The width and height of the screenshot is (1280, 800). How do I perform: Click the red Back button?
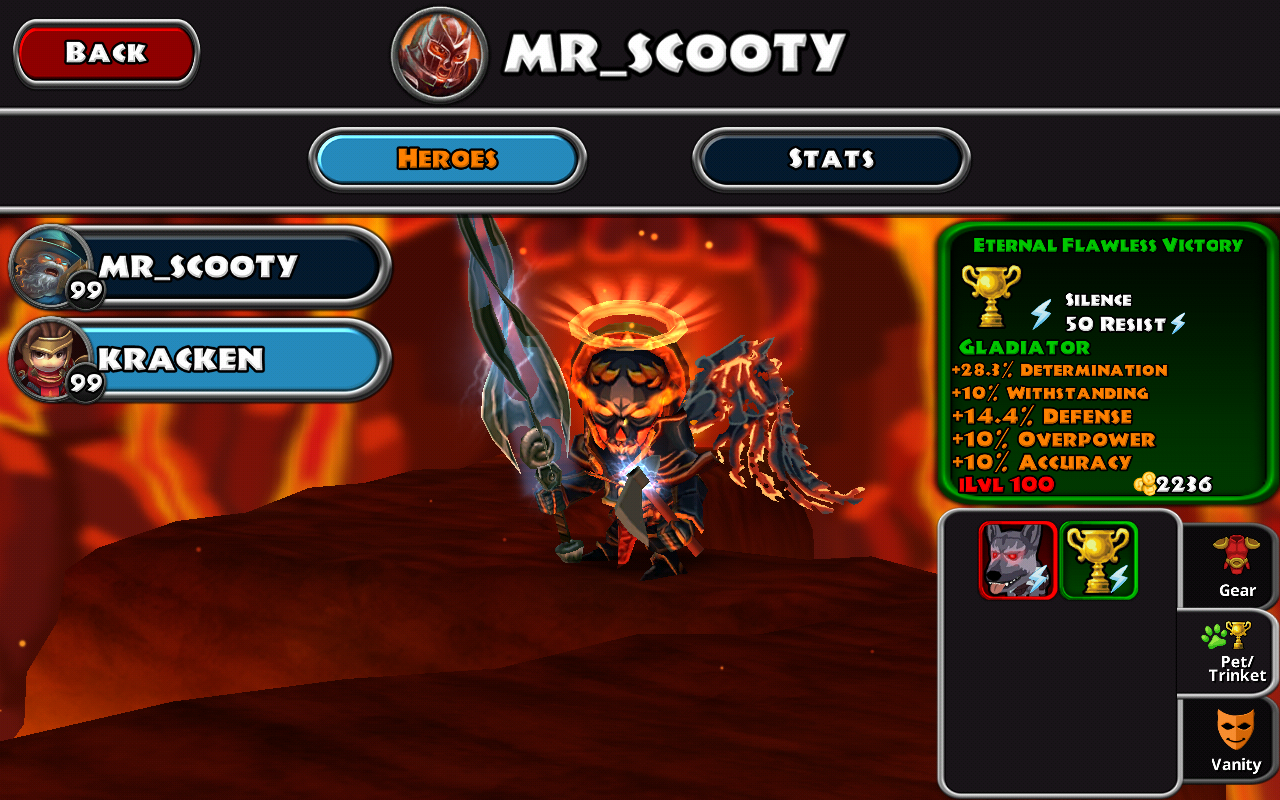coord(106,53)
